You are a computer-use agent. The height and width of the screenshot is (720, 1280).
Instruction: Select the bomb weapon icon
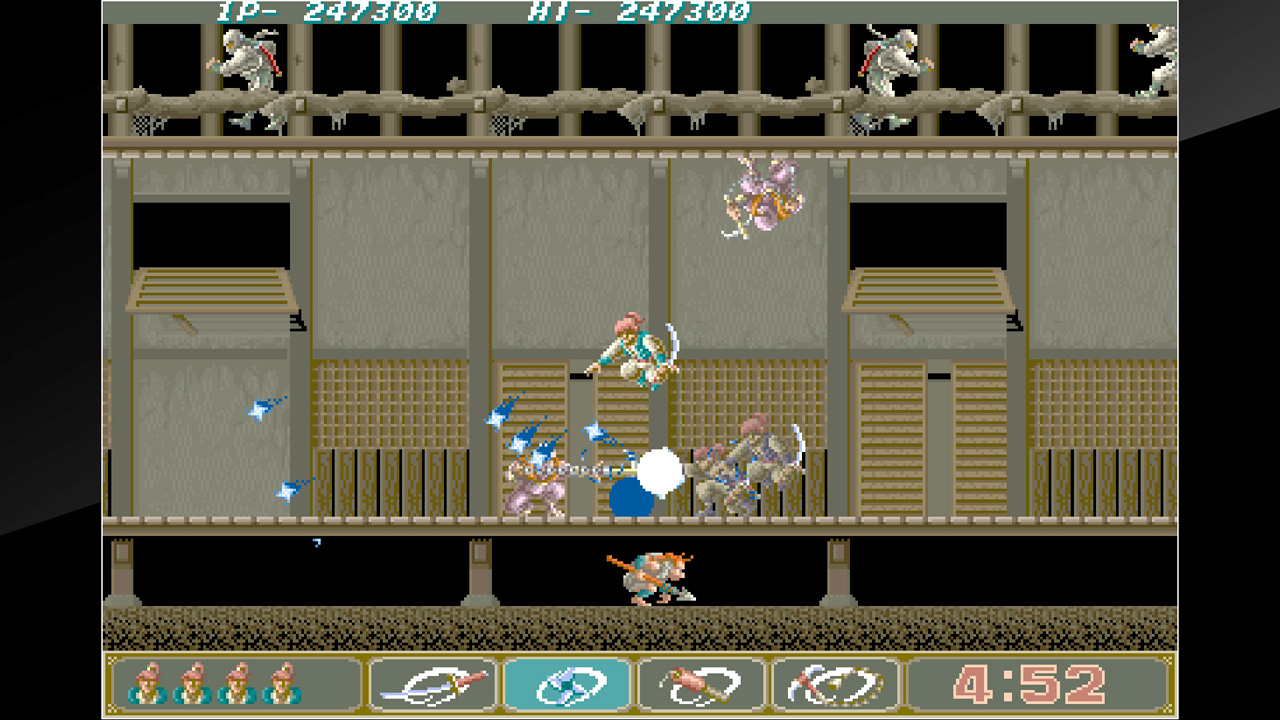point(700,686)
